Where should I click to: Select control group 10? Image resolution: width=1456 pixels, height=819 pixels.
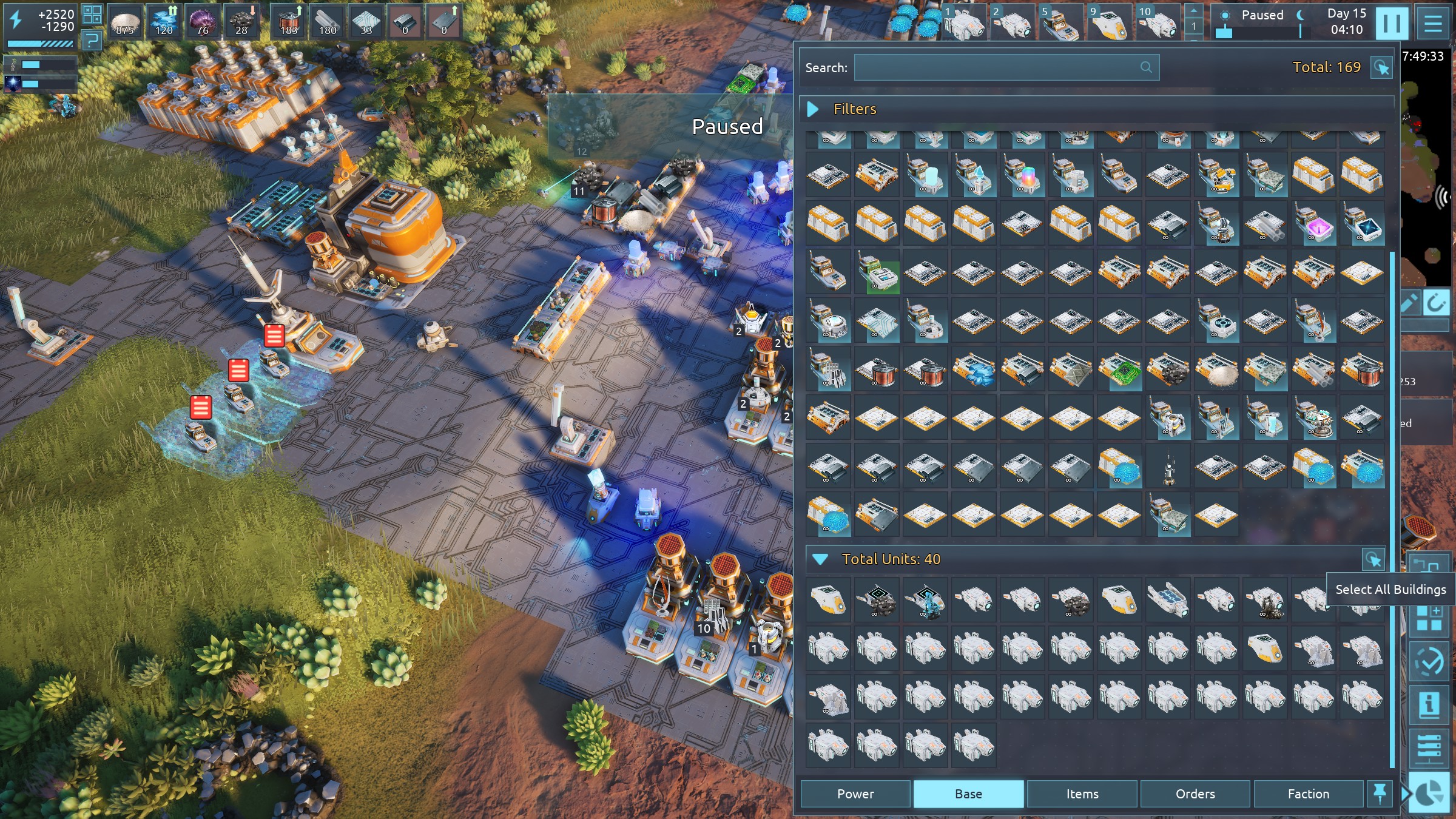(x=1158, y=22)
